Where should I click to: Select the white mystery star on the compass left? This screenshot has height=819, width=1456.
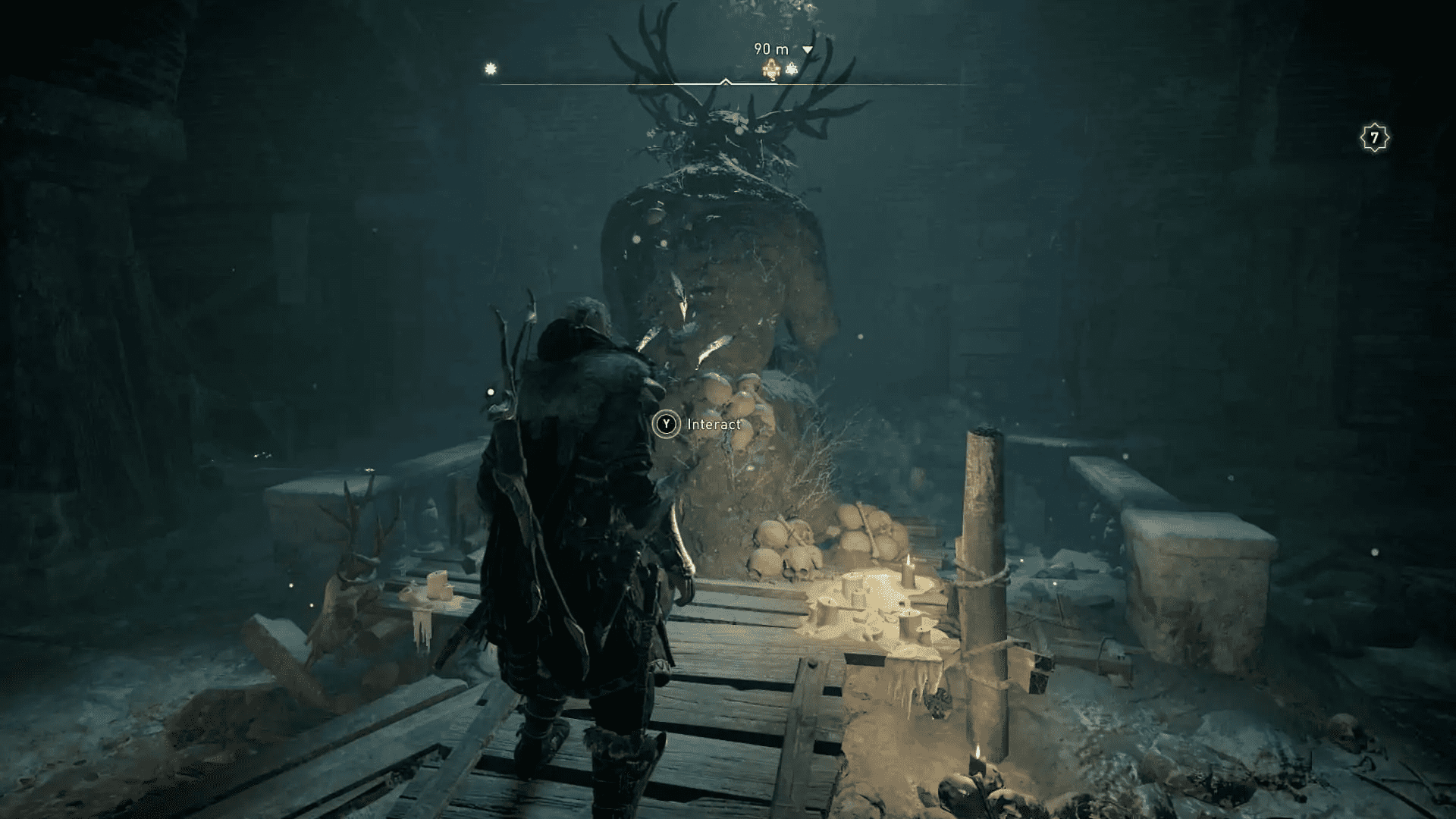coord(491,67)
